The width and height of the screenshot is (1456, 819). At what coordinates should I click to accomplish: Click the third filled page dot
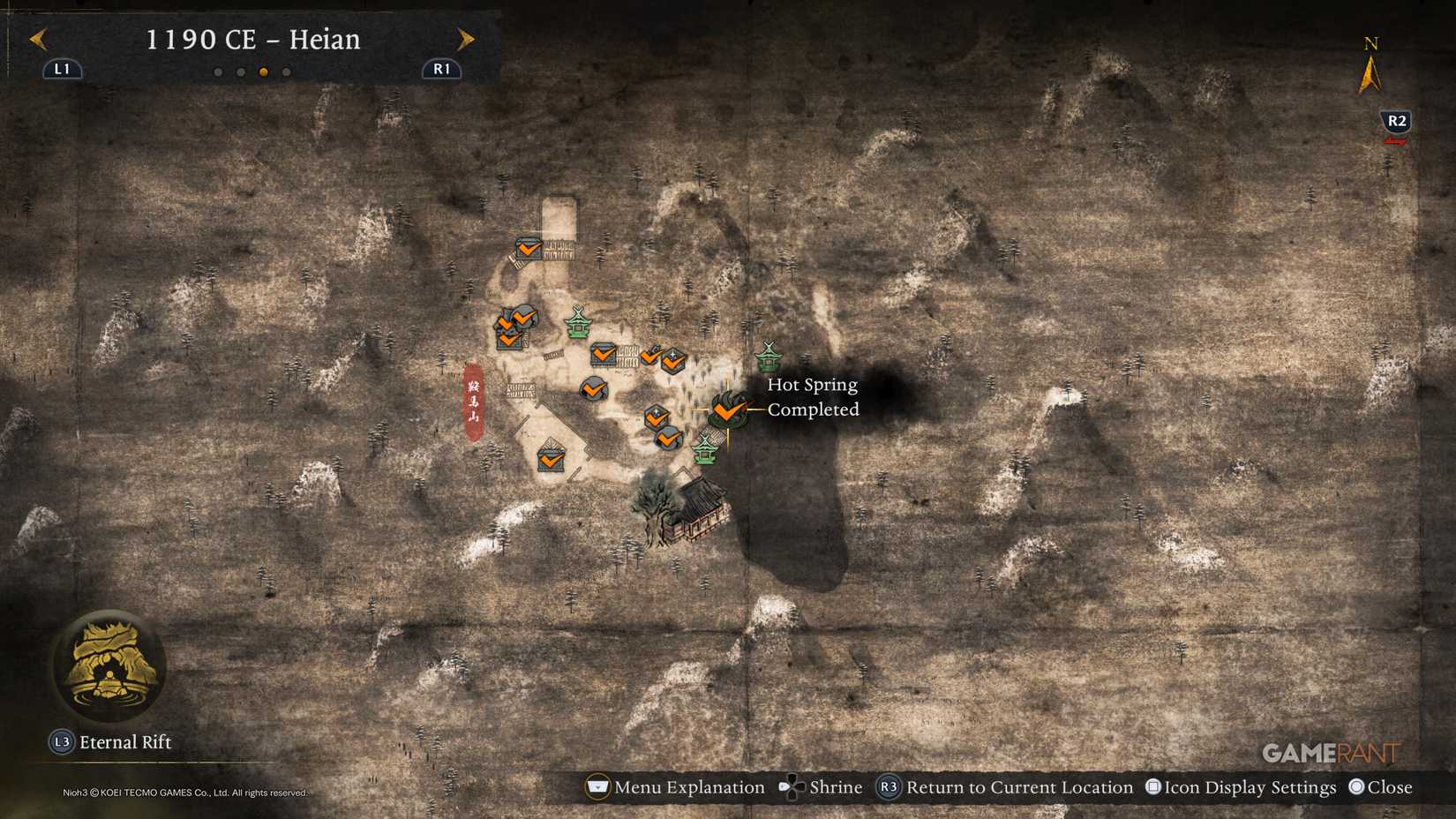click(x=263, y=72)
